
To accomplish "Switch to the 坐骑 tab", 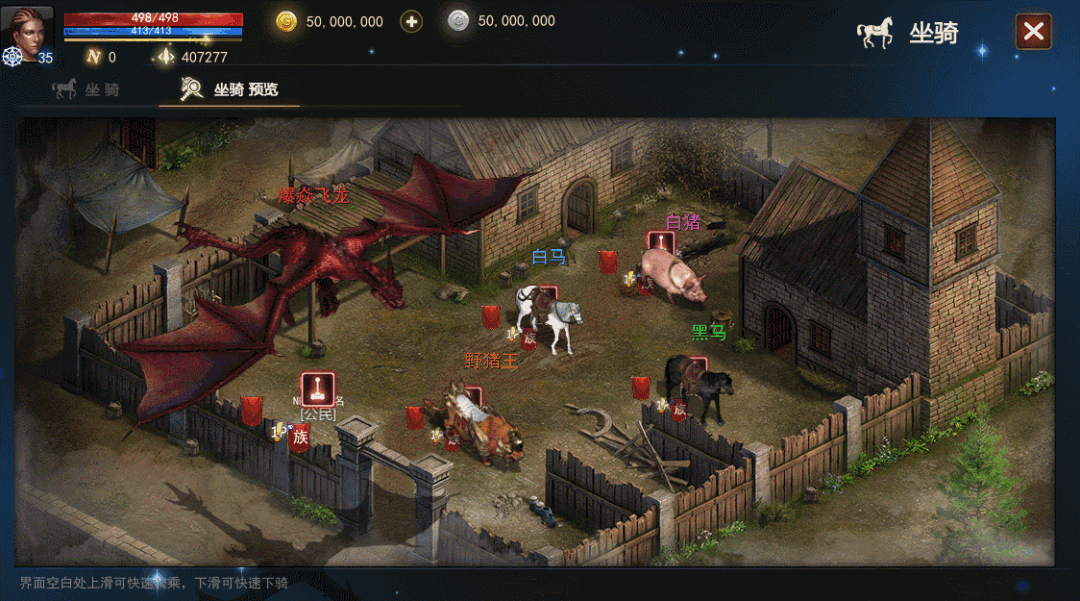I will pyautogui.click(x=86, y=89).
